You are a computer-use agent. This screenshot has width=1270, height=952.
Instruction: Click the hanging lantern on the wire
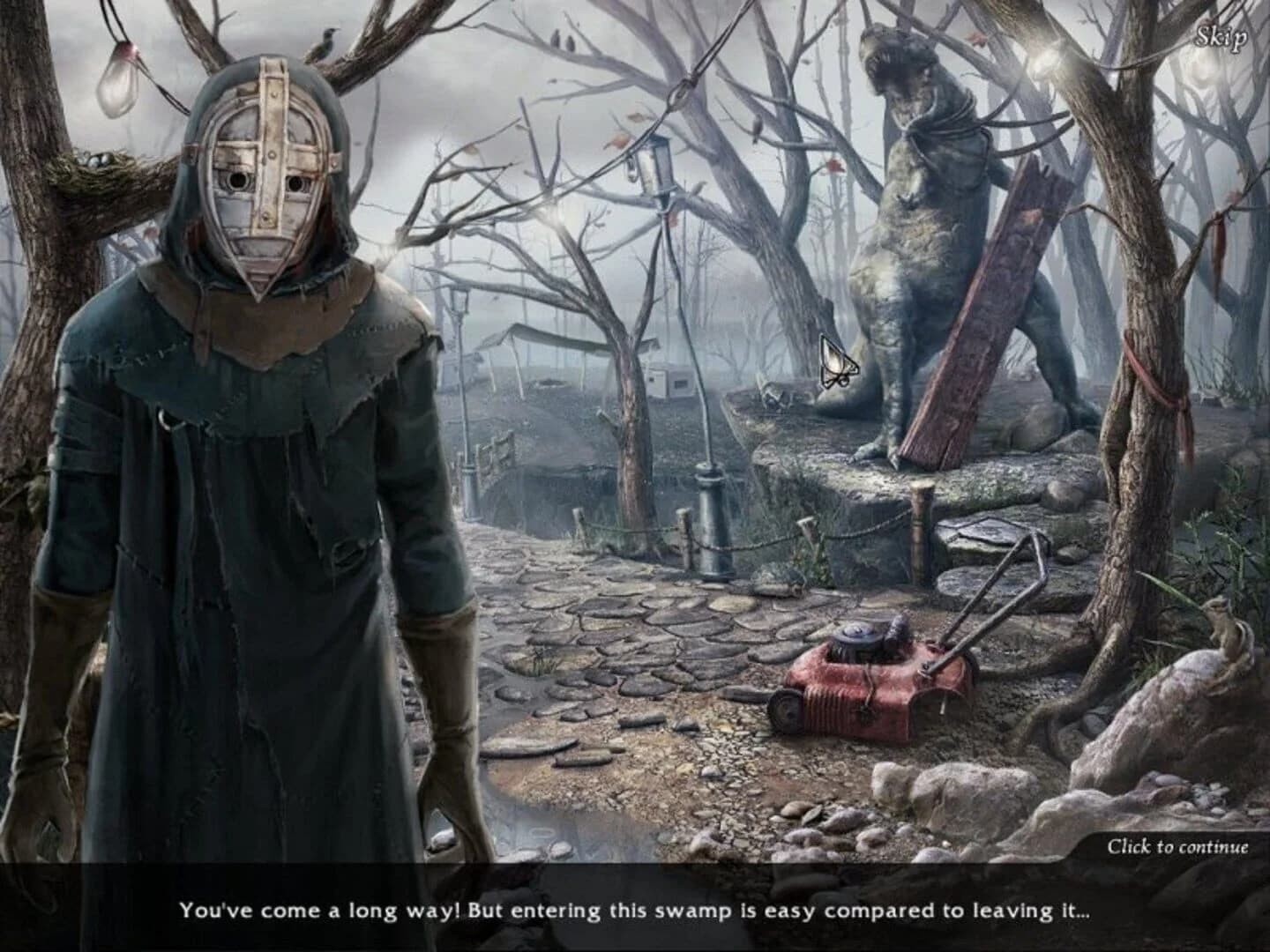[652, 172]
